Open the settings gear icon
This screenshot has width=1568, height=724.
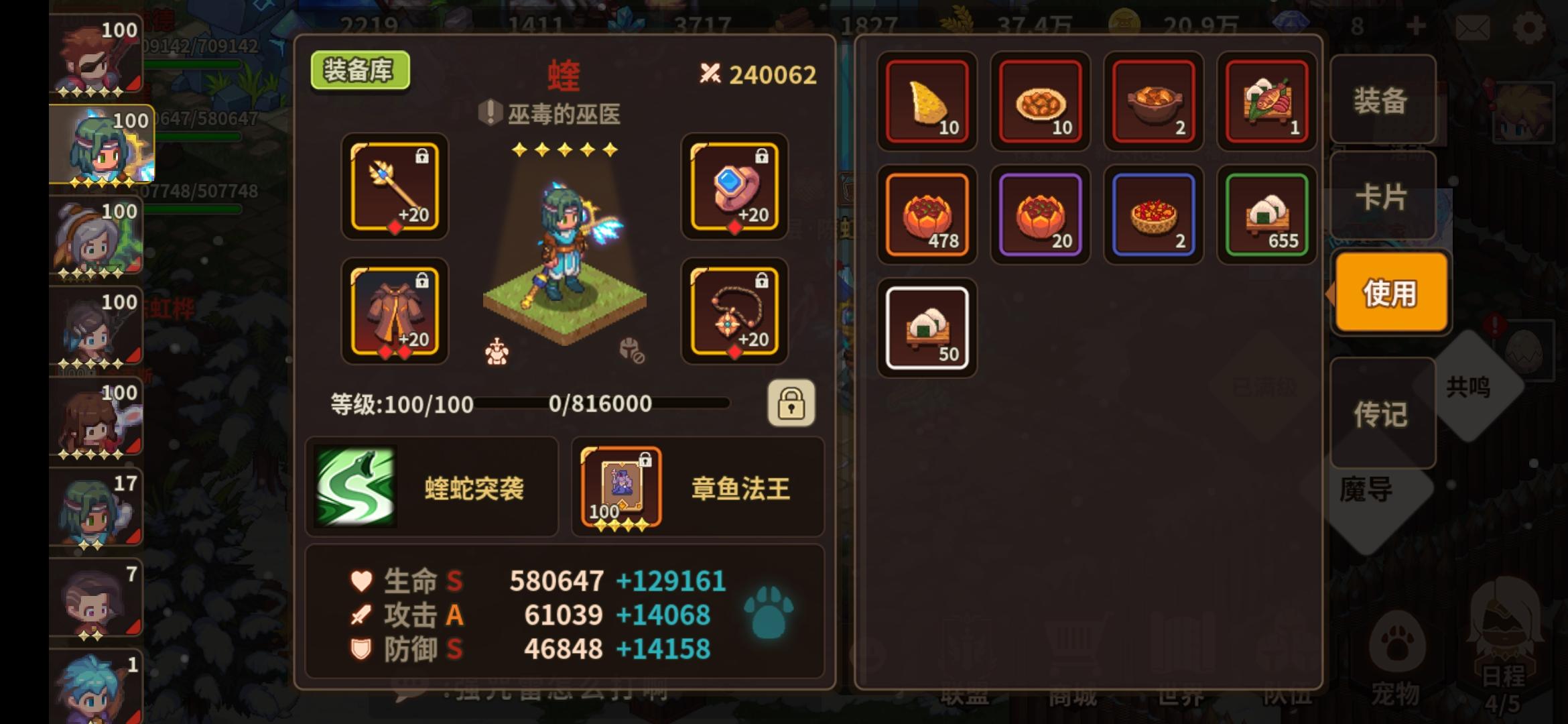click(x=1530, y=27)
